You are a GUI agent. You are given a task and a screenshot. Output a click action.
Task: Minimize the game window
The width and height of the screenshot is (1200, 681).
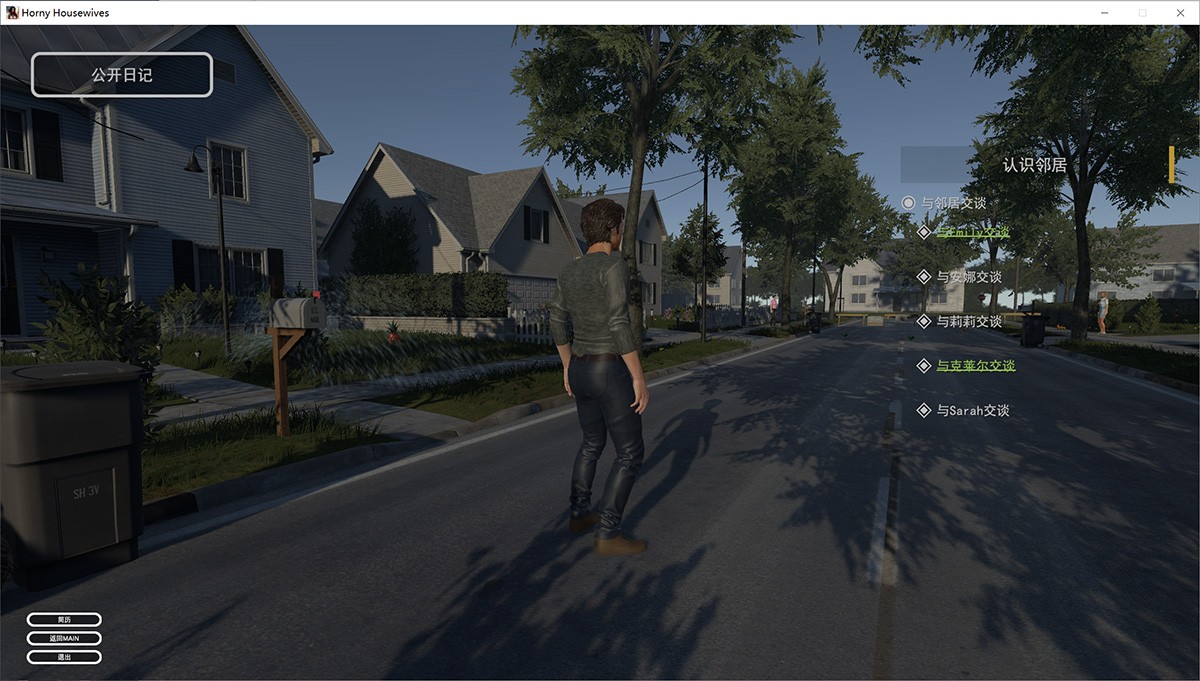(1105, 13)
